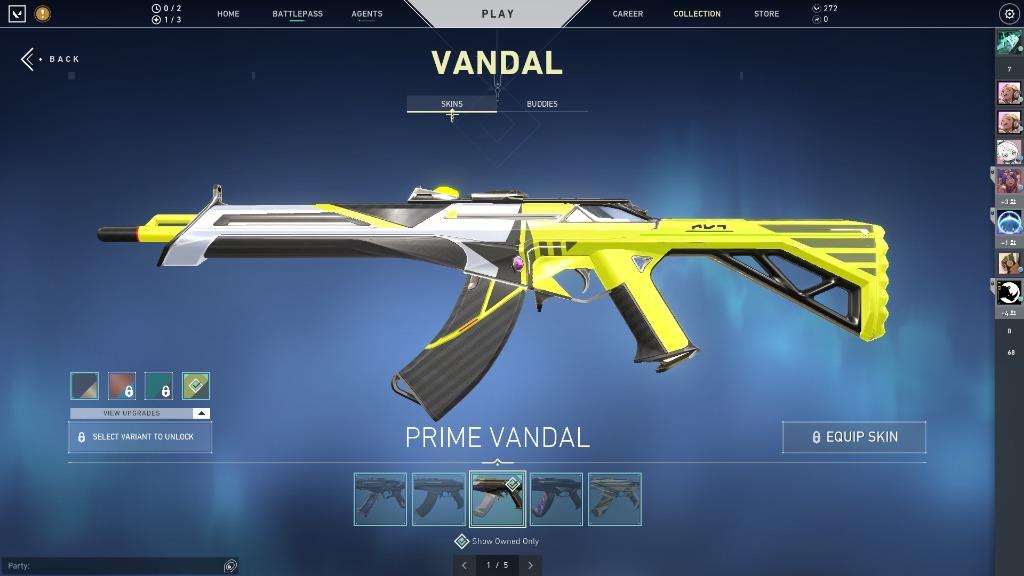The width and height of the screenshot is (1024, 576).
Task: Choose the locked teal variant swatch
Action: point(159,386)
